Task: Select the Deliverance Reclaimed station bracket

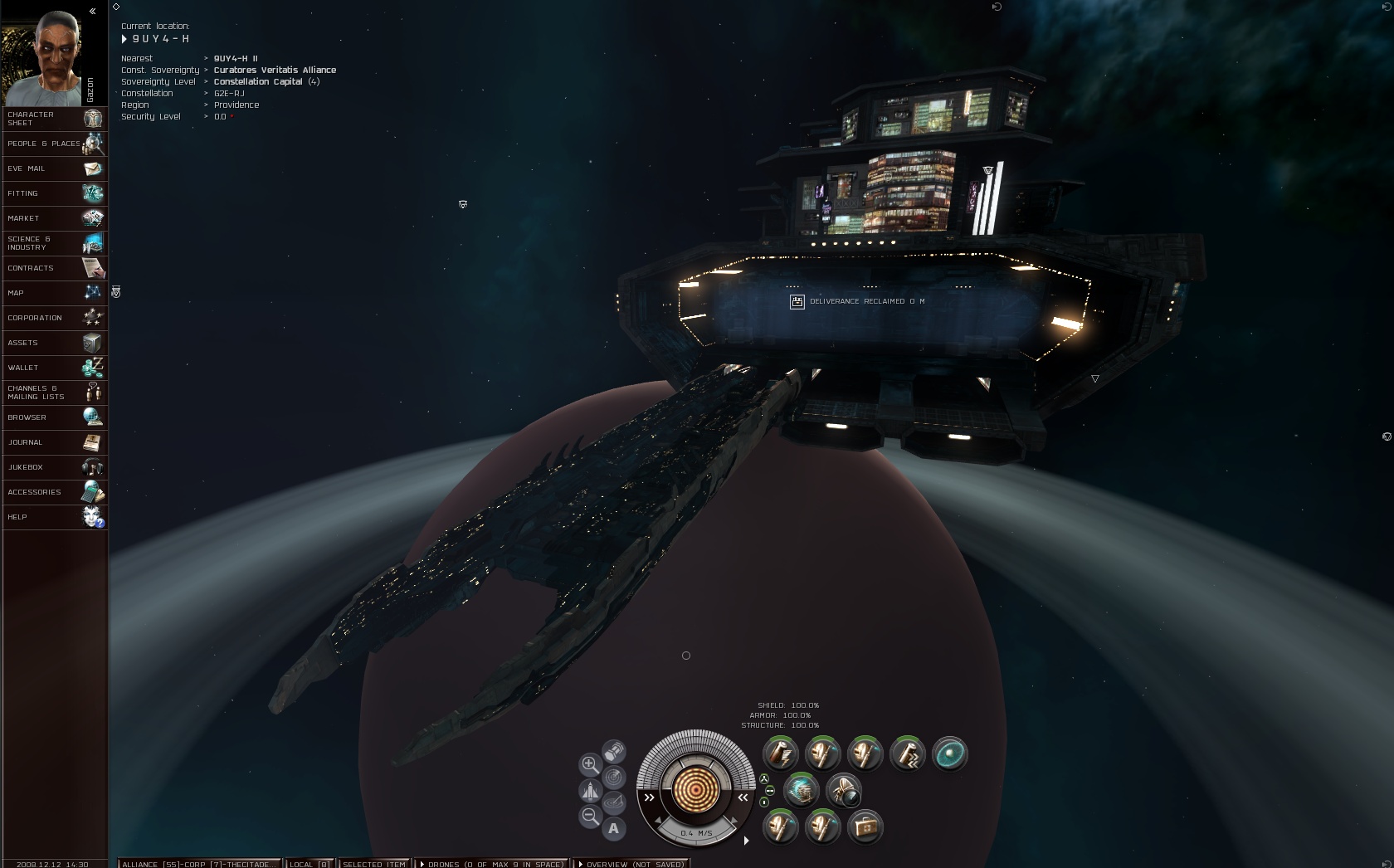Action: point(797,302)
